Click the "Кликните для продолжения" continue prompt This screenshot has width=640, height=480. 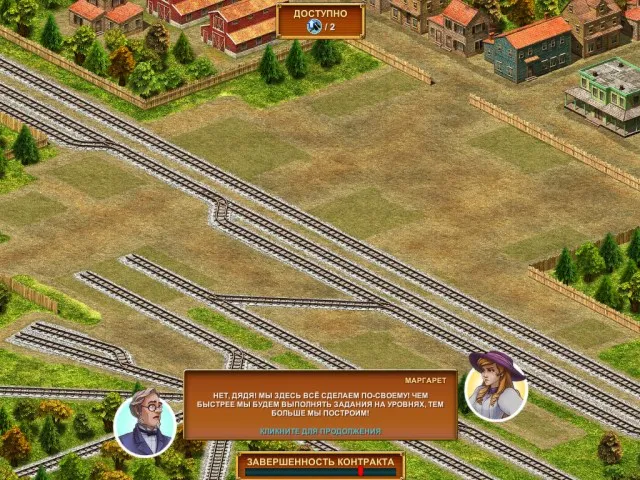click(320, 431)
